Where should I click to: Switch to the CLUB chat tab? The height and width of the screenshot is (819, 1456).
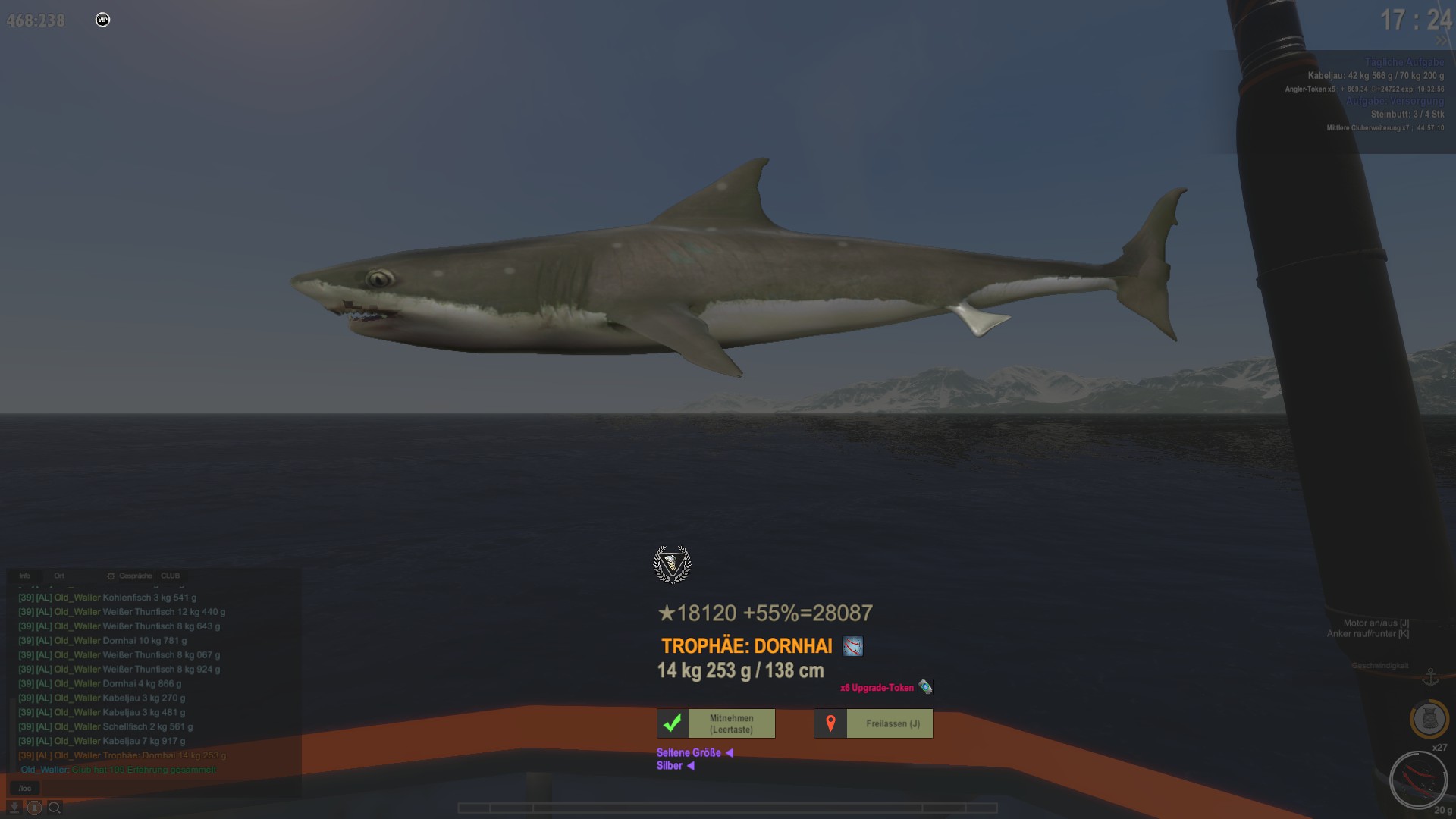(x=171, y=576)
